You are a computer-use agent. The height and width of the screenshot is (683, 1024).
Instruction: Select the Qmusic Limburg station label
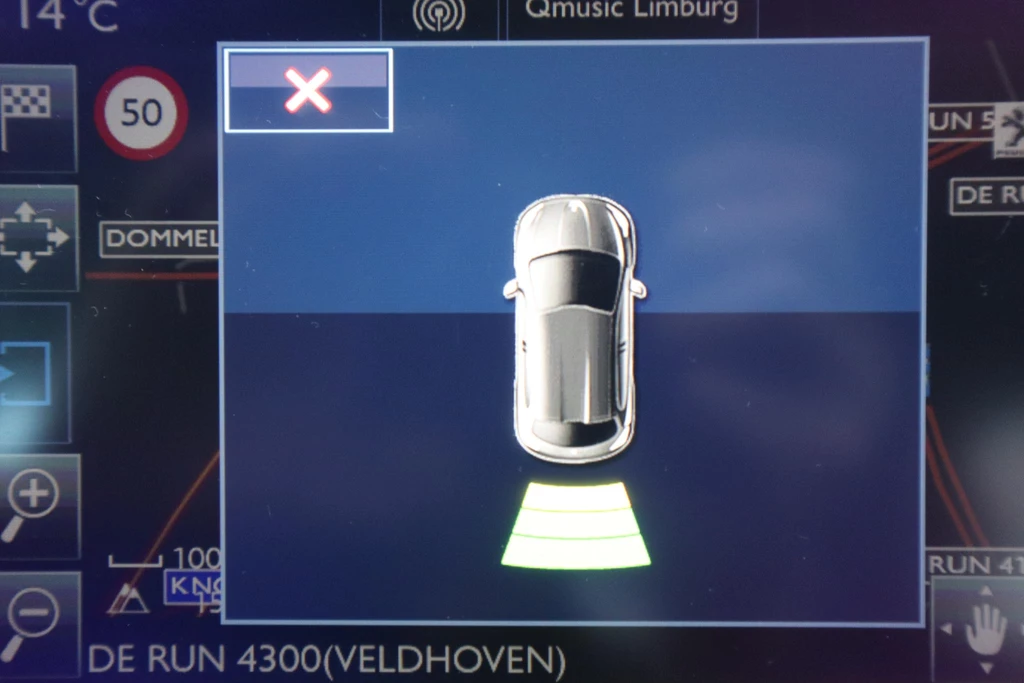click(631, 14)
